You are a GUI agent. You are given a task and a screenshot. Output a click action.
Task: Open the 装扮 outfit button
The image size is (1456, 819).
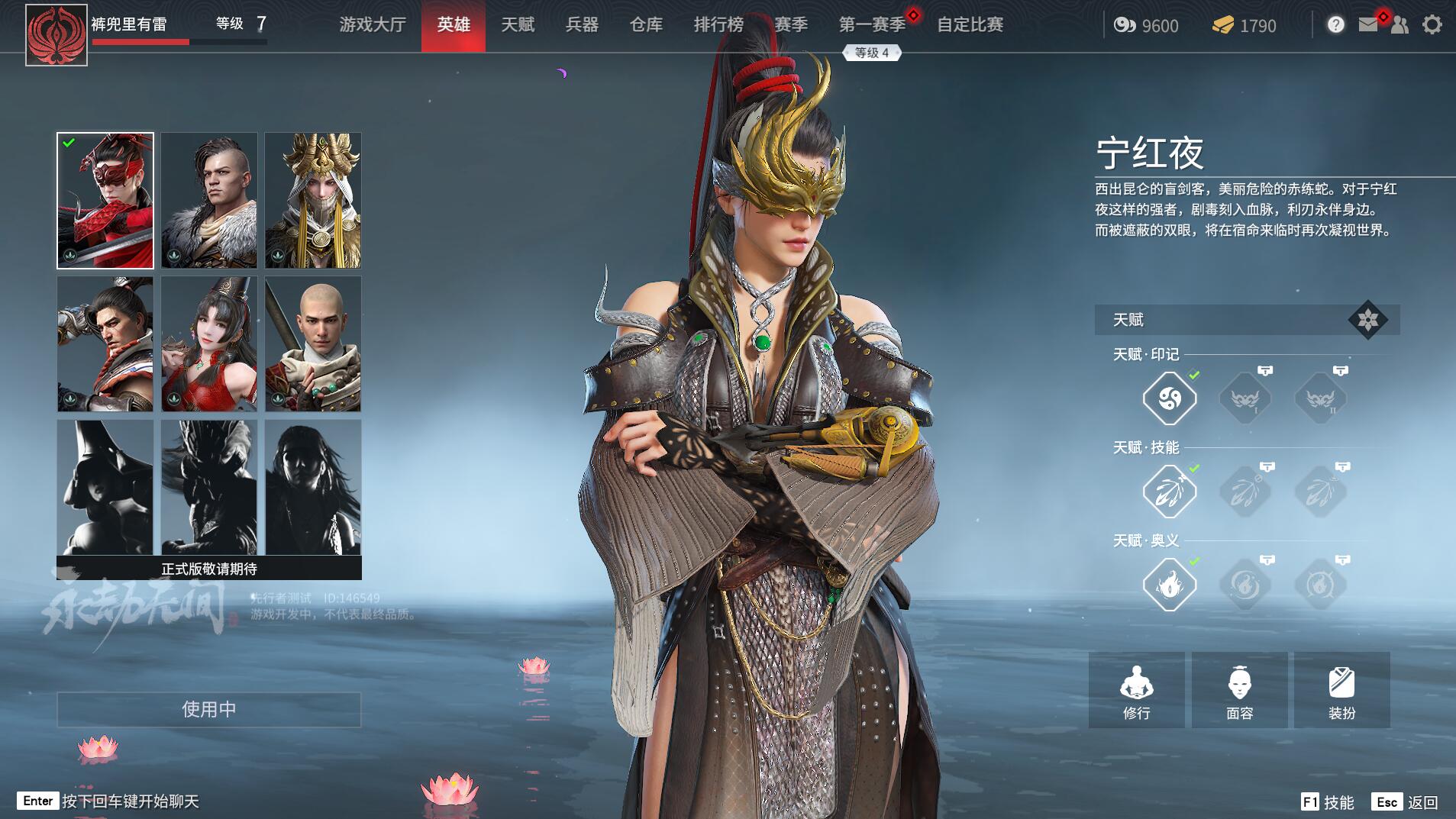pos(1341,690)
